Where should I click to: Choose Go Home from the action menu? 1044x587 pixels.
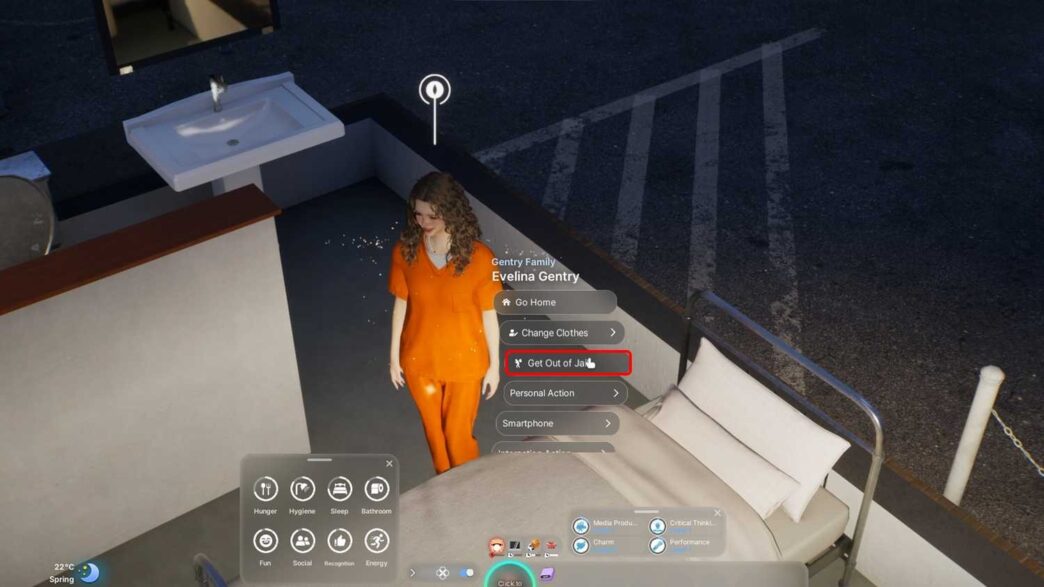pyautogui.click(x=555, y=302)
